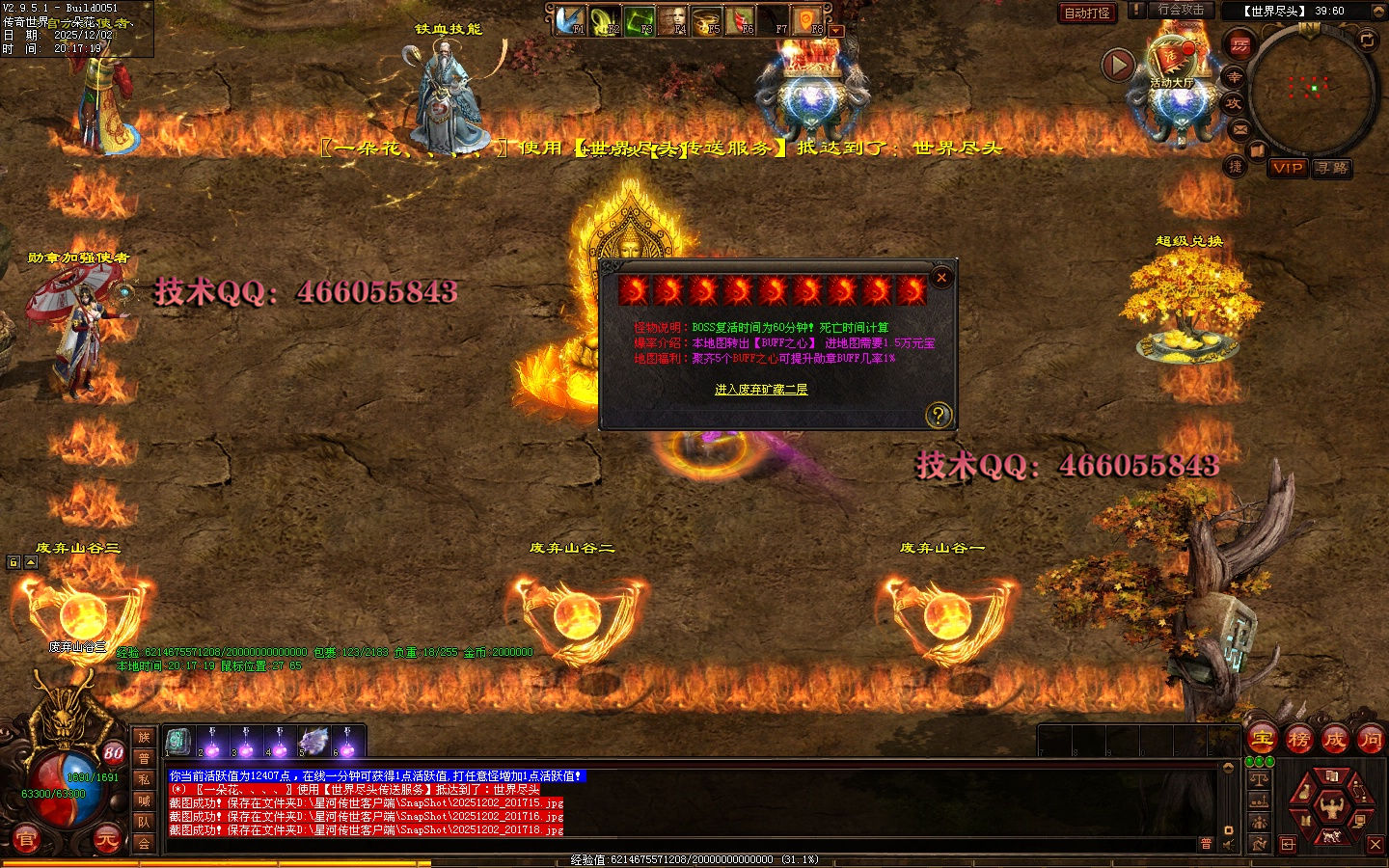Select the 行会攻击 guild attack button

tap(1181, 10)
